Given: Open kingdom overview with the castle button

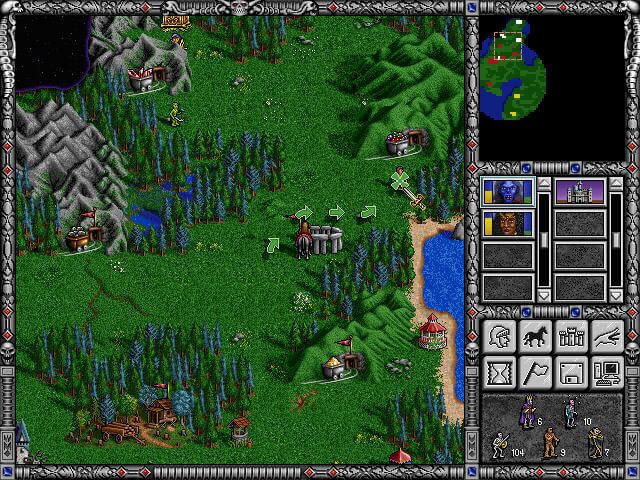Looking at the screenshot, I should click(571, 337).
